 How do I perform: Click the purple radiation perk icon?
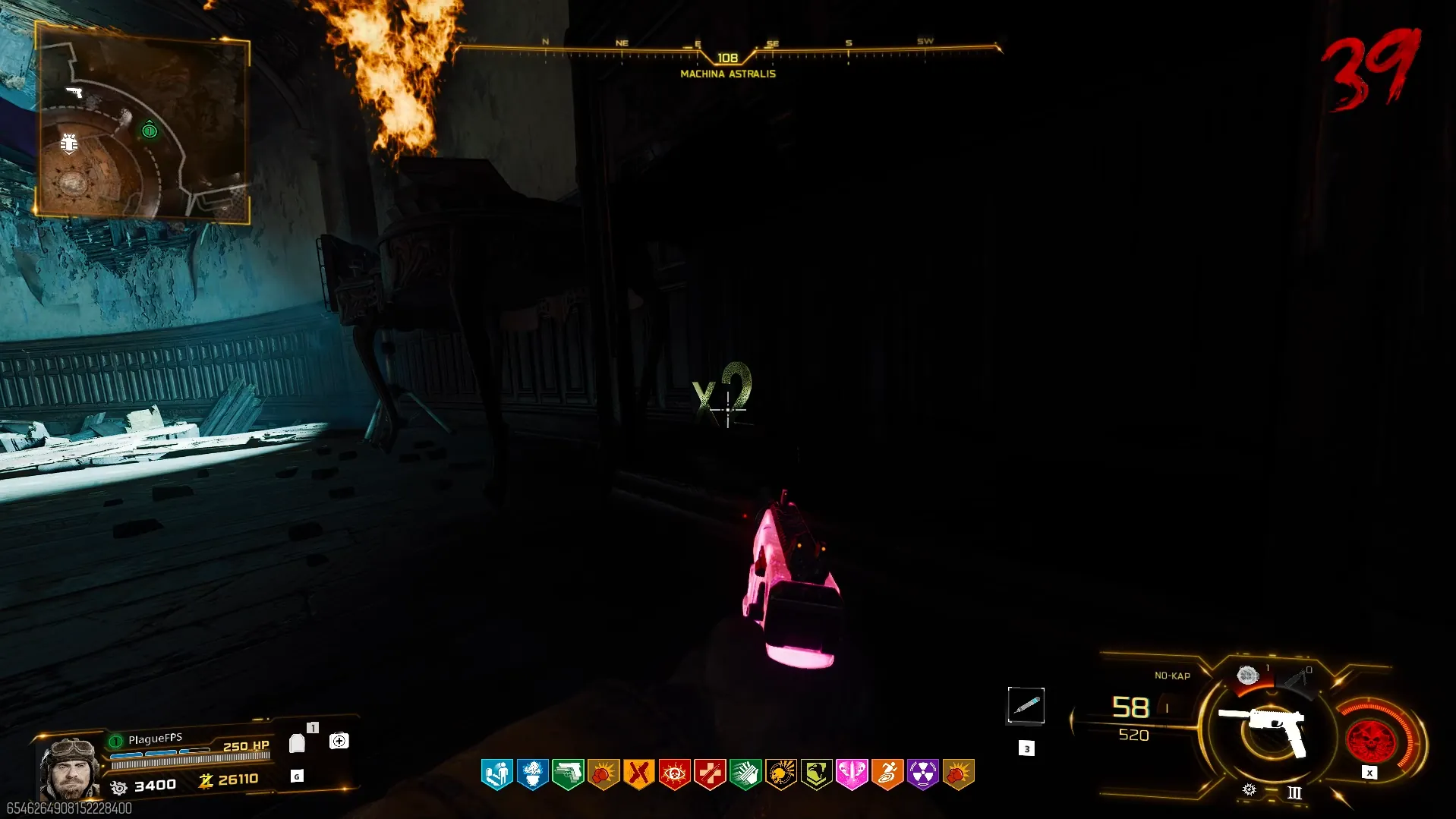(923, 774)
